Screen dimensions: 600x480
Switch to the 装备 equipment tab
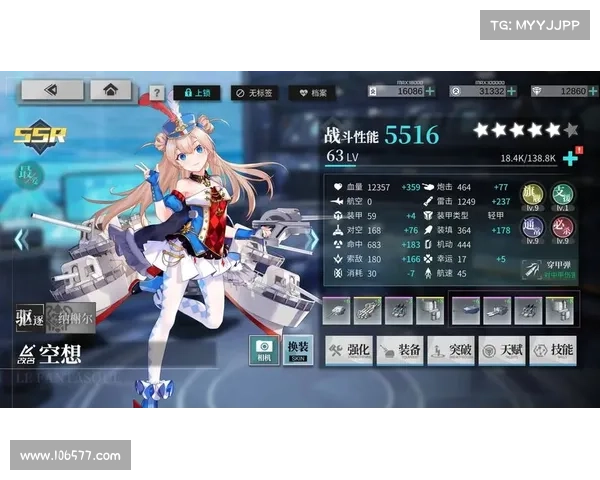[x=398, y=350]
